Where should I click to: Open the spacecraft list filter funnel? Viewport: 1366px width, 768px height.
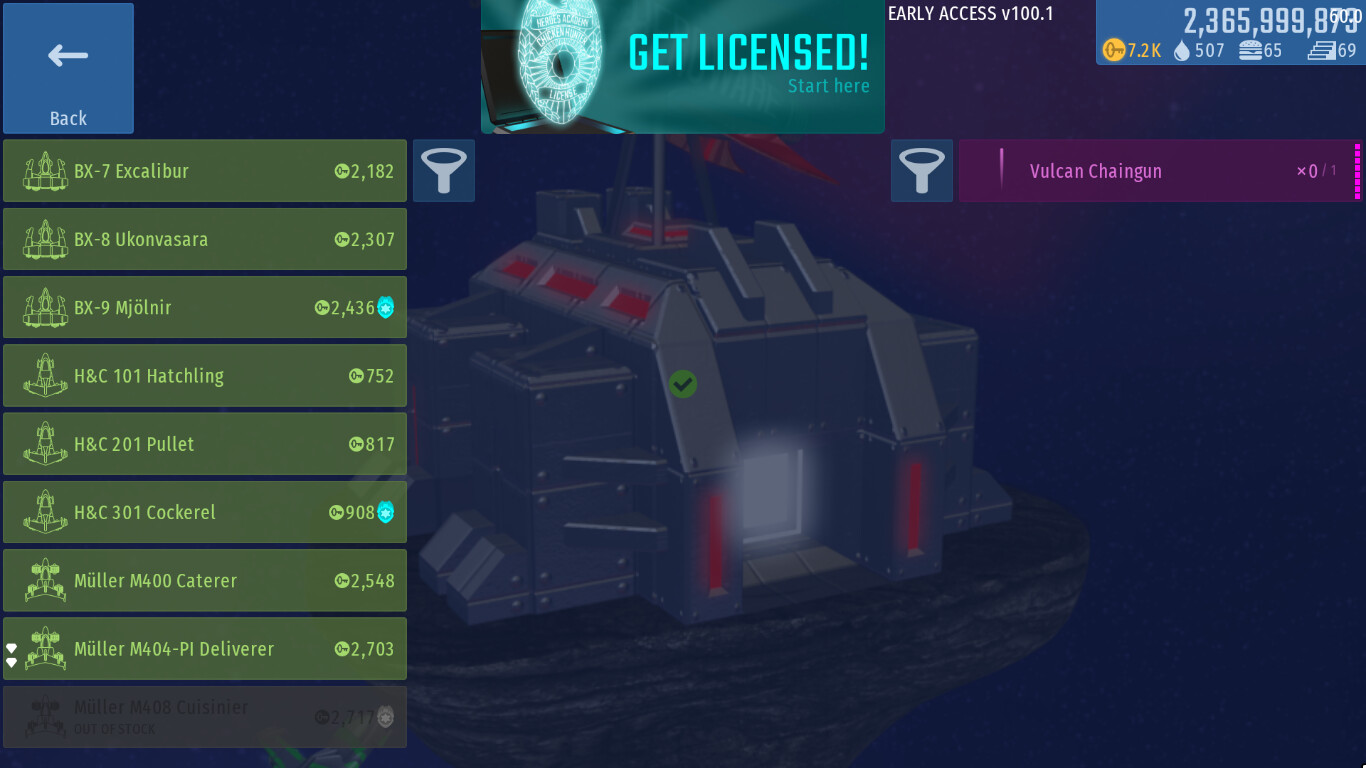pos(444,171)
